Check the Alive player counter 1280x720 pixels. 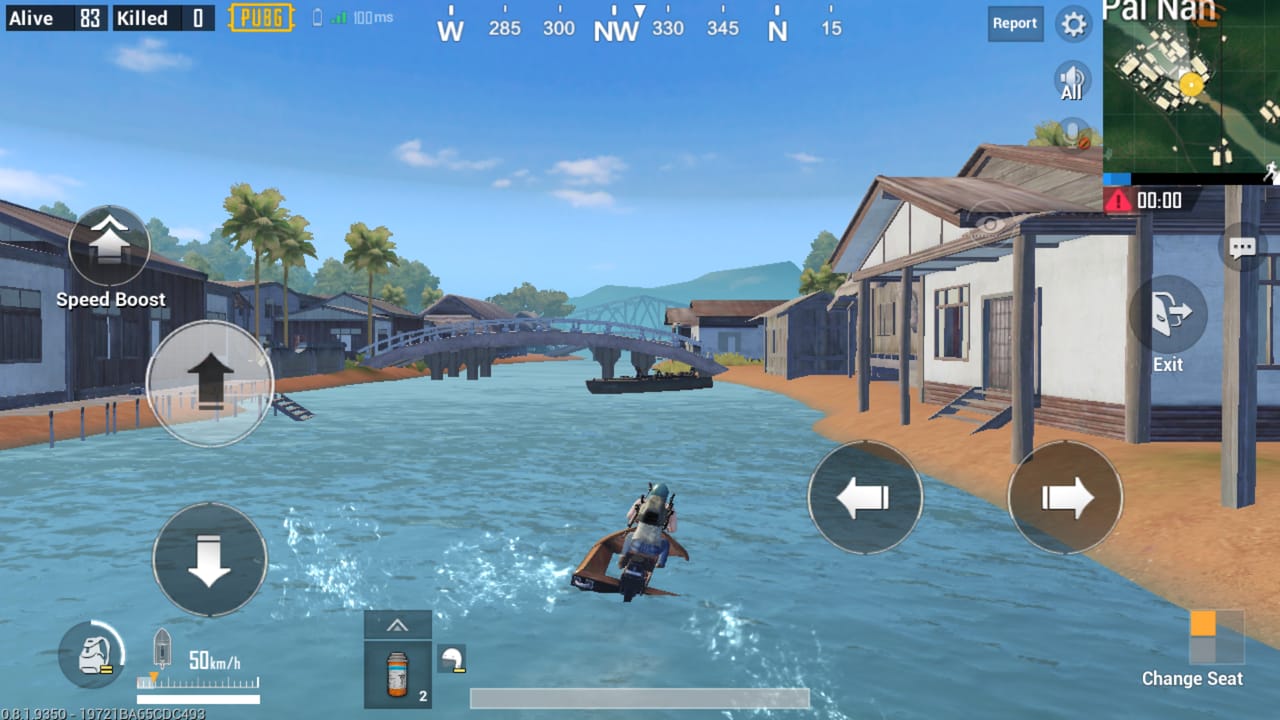coord(55,17)
